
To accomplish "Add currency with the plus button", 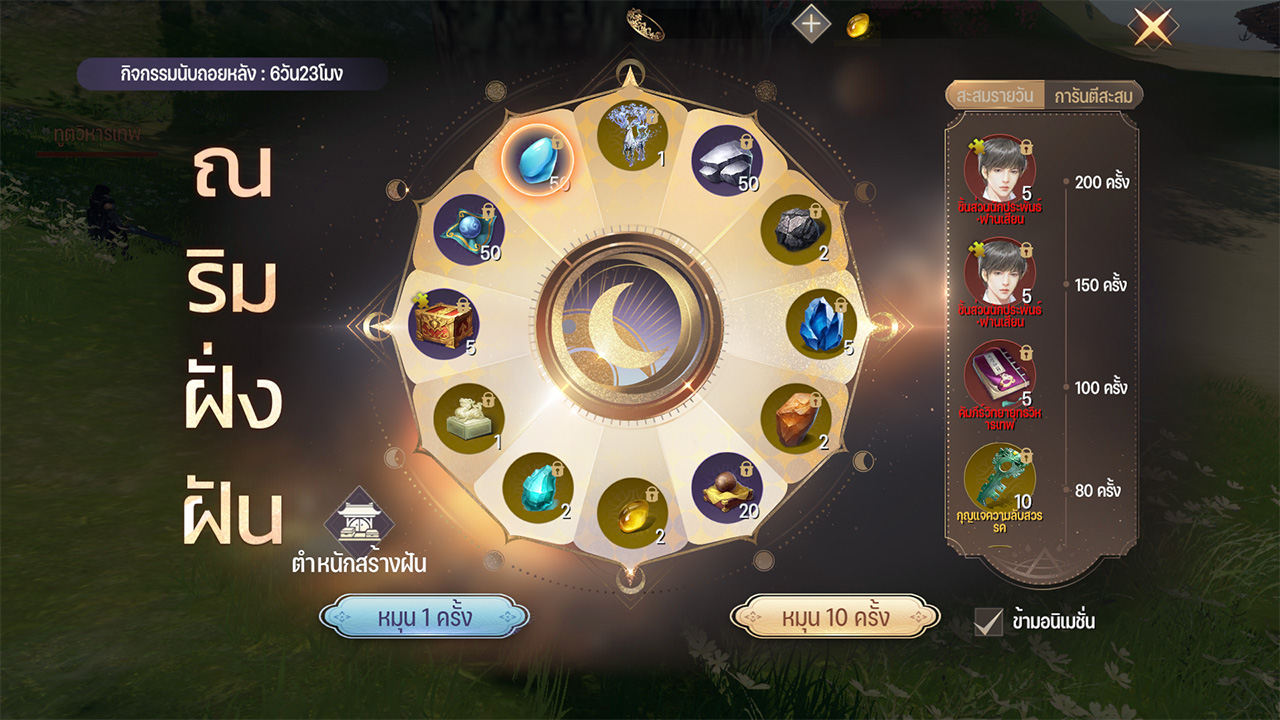I will [x=811, y=24].
